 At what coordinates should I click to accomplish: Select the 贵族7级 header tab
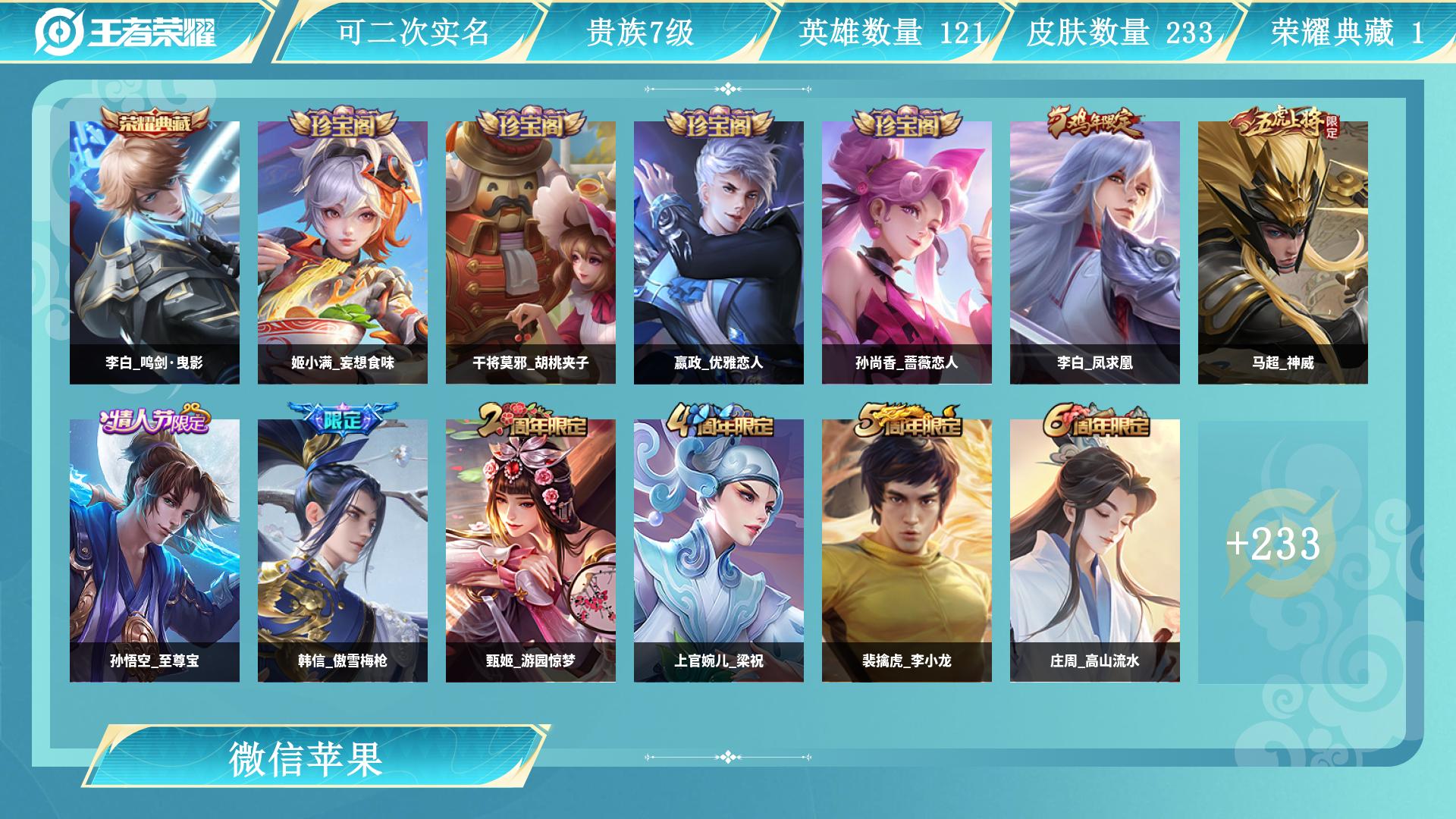pyautogui.click(x=640, y=33)
